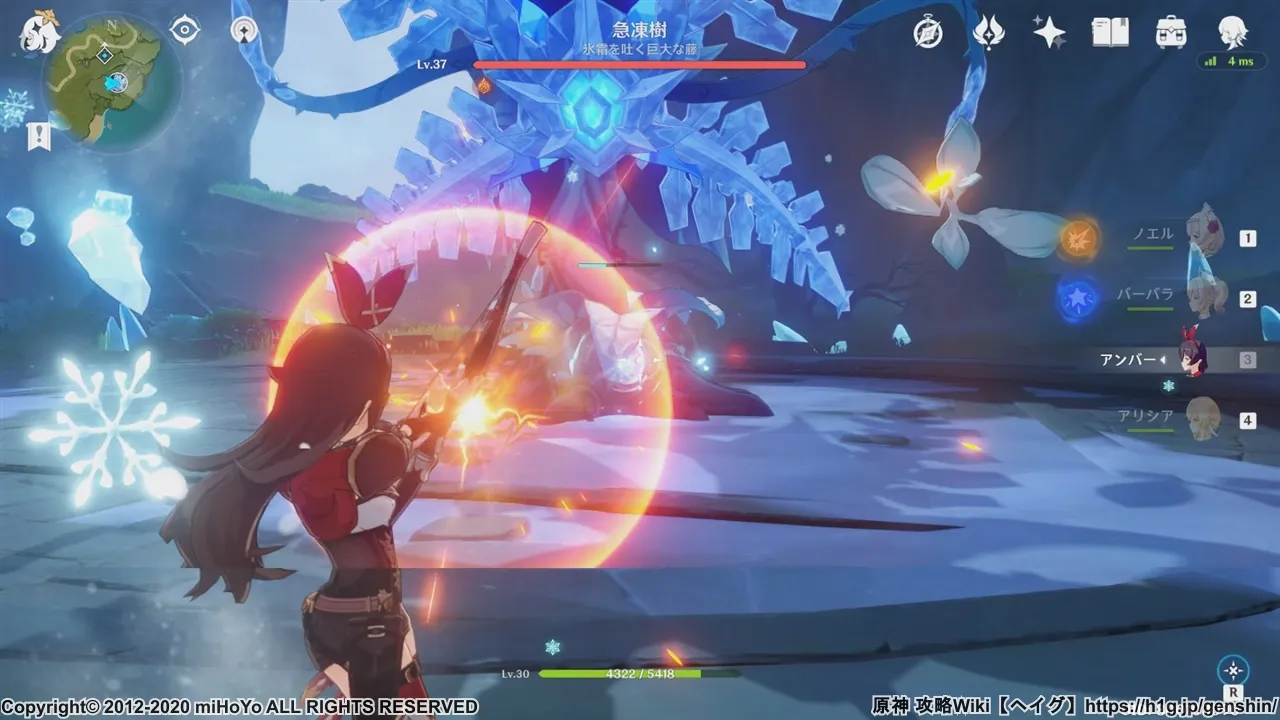This screenshot has width=1280, height=720.
Task: Switch to party member バーバラ
Action: 1203,297
